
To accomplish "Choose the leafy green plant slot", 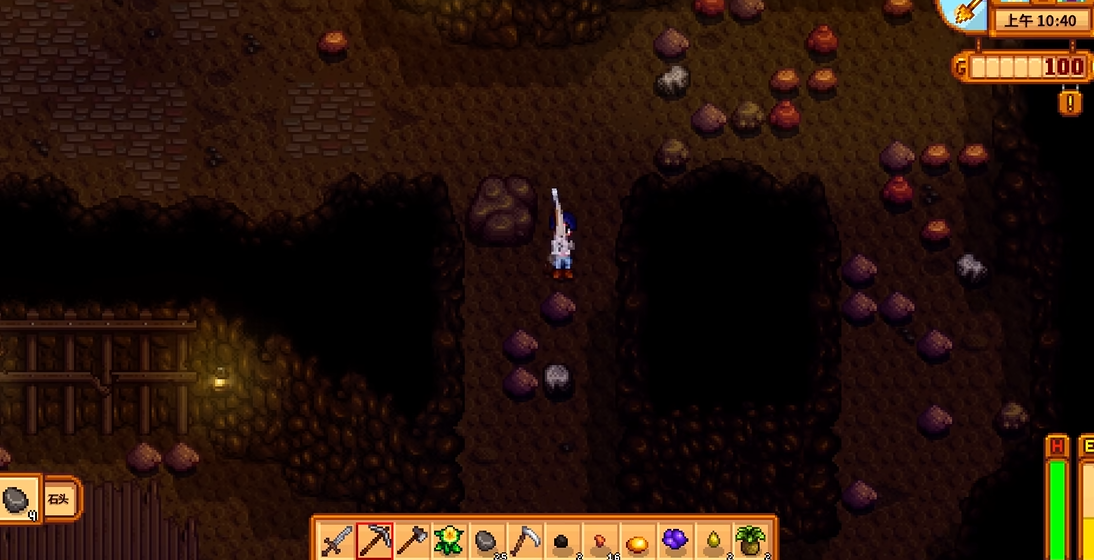I will pos(750,541).
